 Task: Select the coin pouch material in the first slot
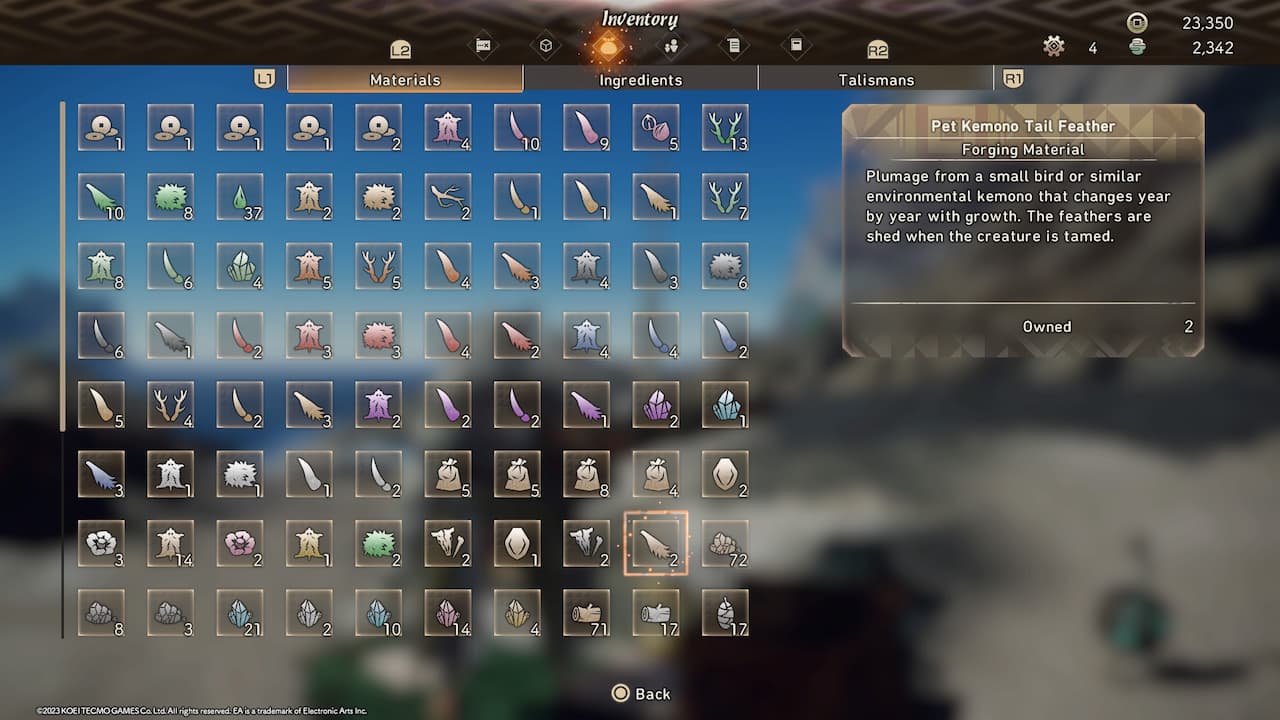tap(101, 128)
